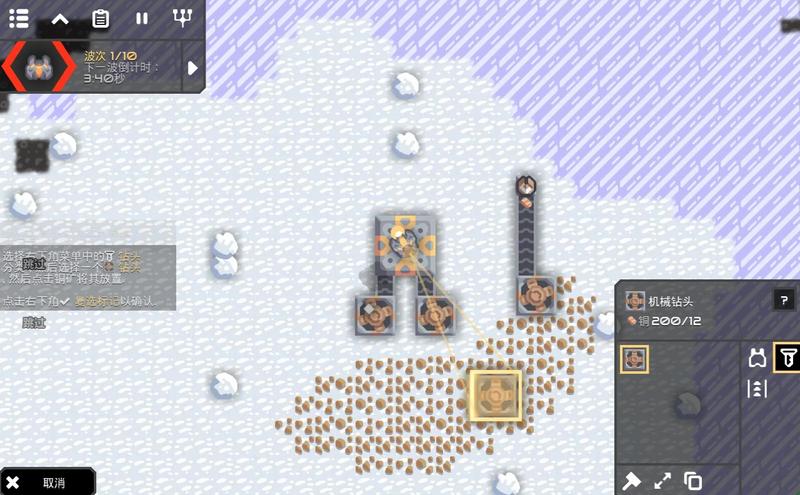Activate the hammer deconstruct tool

(x=632, y=480)
